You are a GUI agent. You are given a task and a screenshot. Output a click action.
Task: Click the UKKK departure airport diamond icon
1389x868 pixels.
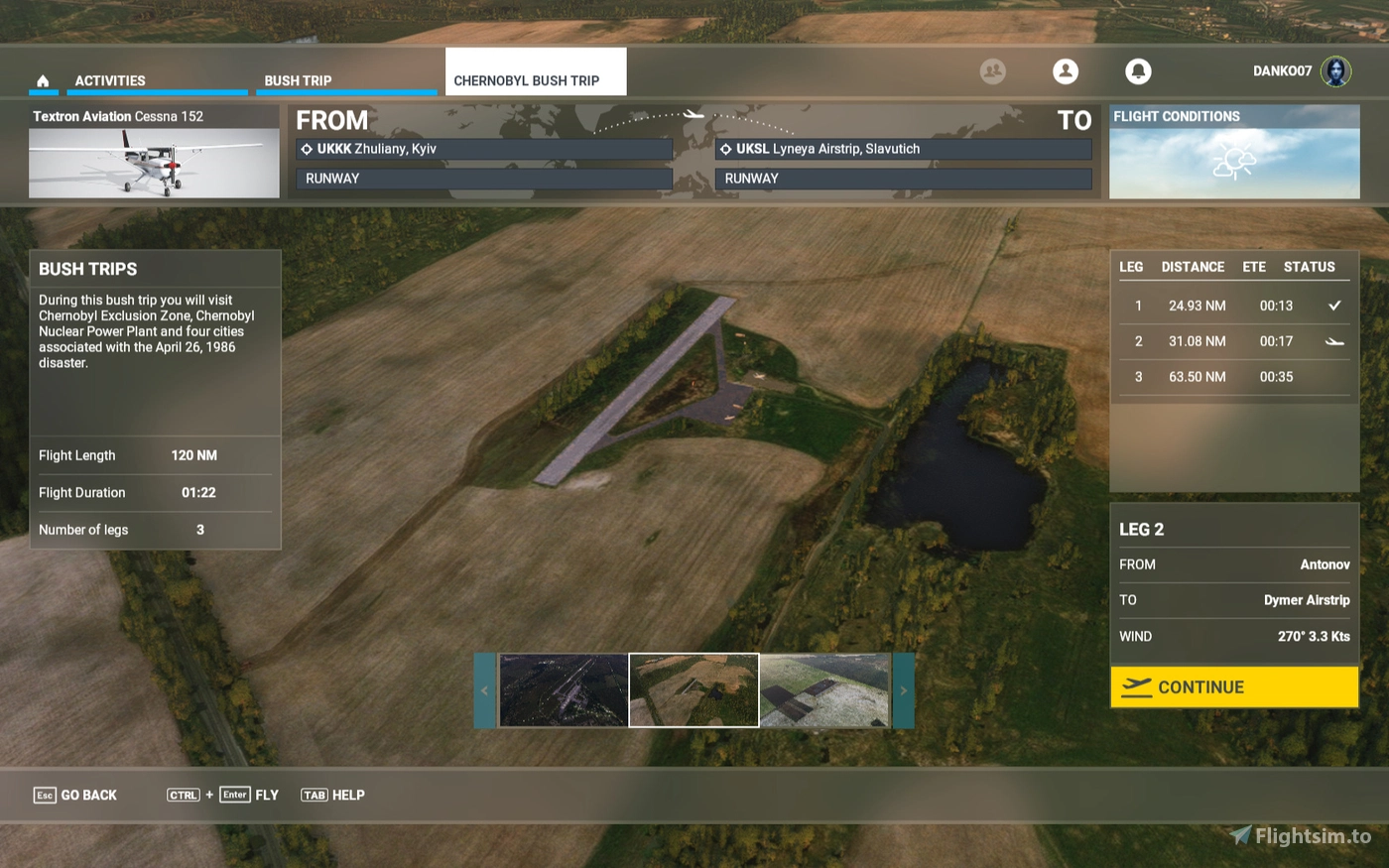point(306,148)
